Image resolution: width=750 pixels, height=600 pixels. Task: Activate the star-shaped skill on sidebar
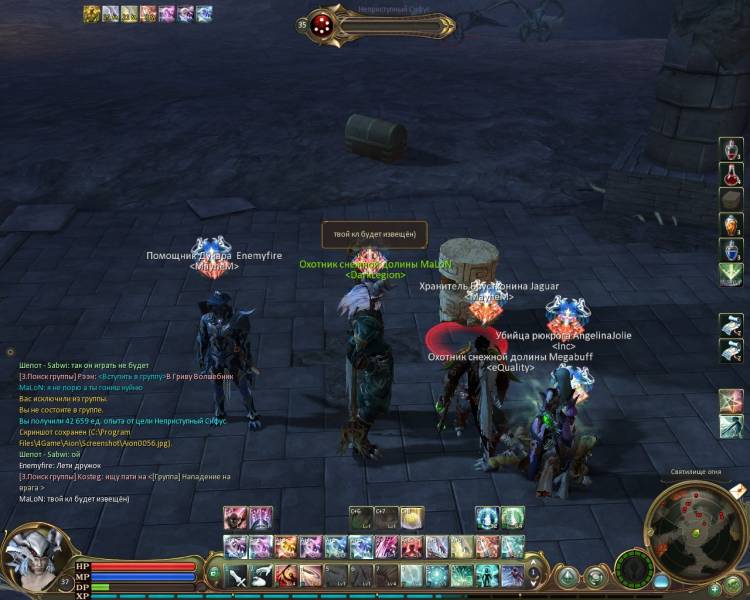tap(732, 401)
